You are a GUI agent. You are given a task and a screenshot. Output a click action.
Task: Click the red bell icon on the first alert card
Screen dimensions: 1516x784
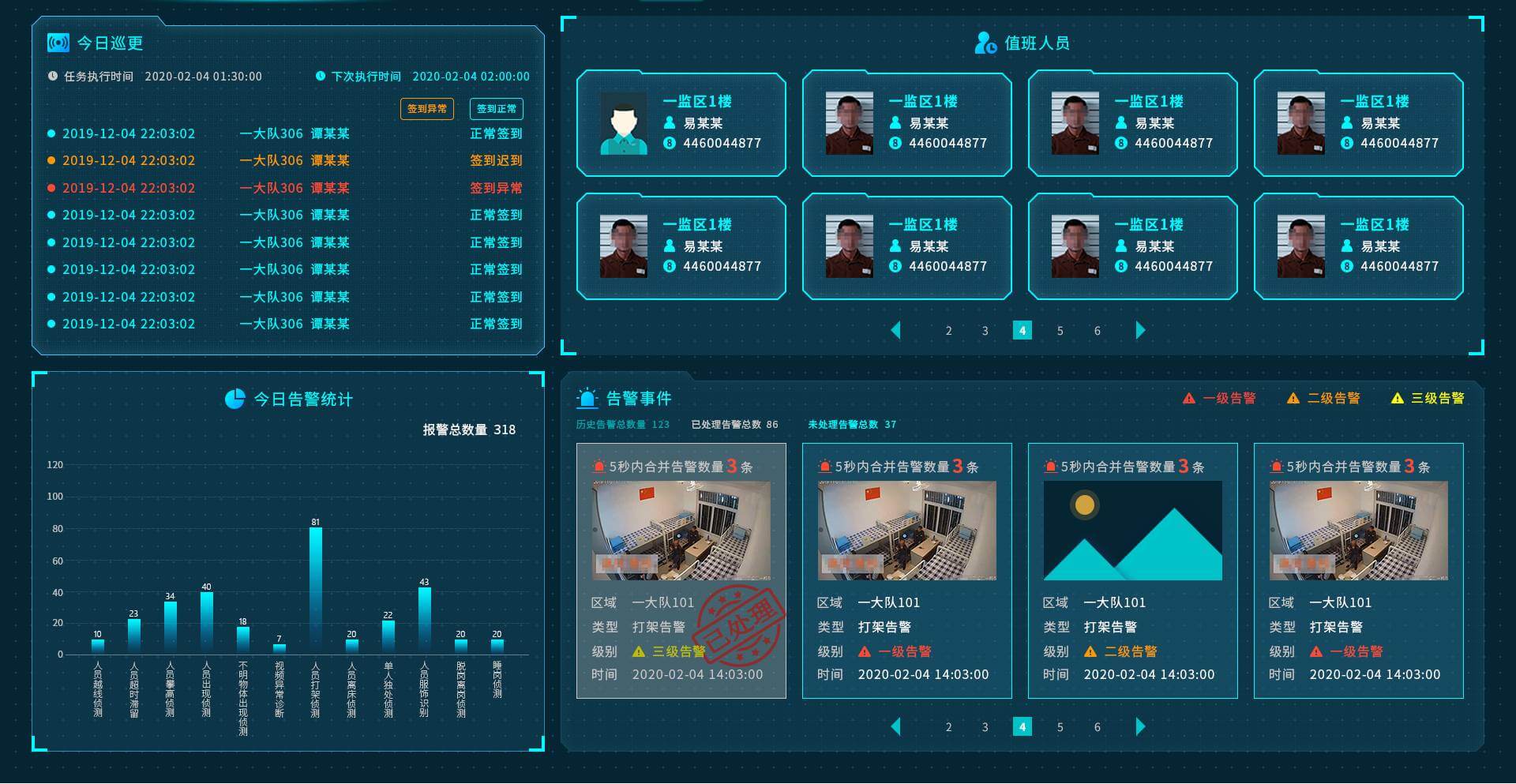tap(599, 467)
